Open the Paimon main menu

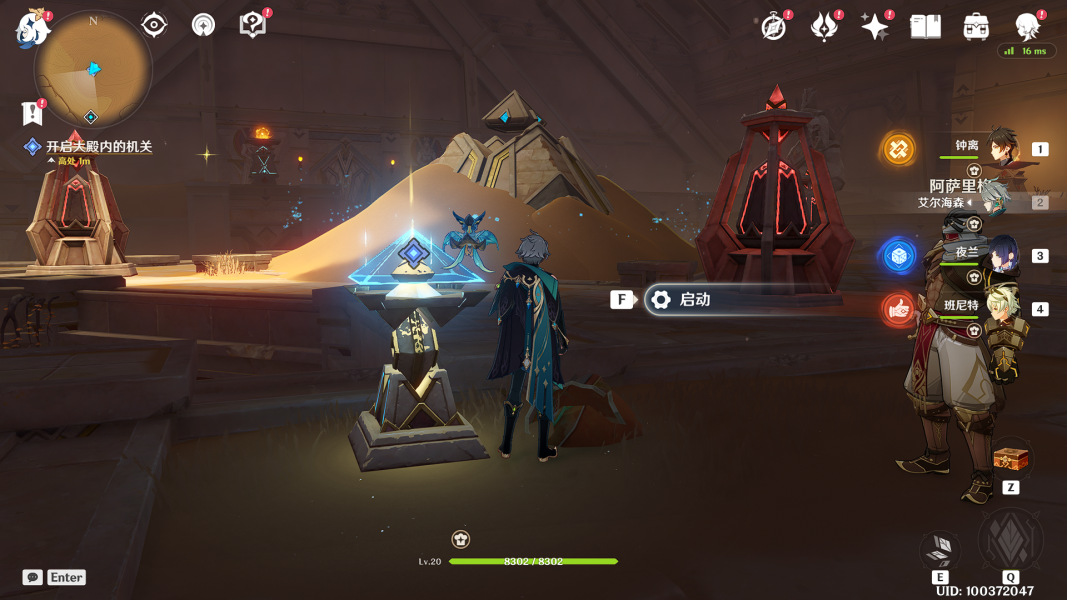coord(32,28)
